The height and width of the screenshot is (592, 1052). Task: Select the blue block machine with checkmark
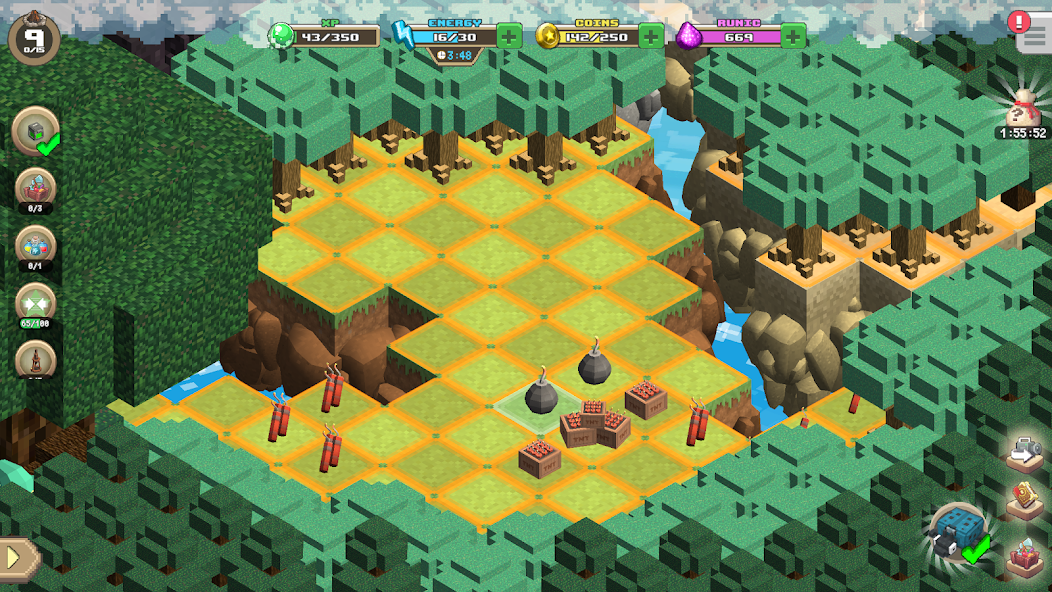pyautogui.click(x=957, y=533)
